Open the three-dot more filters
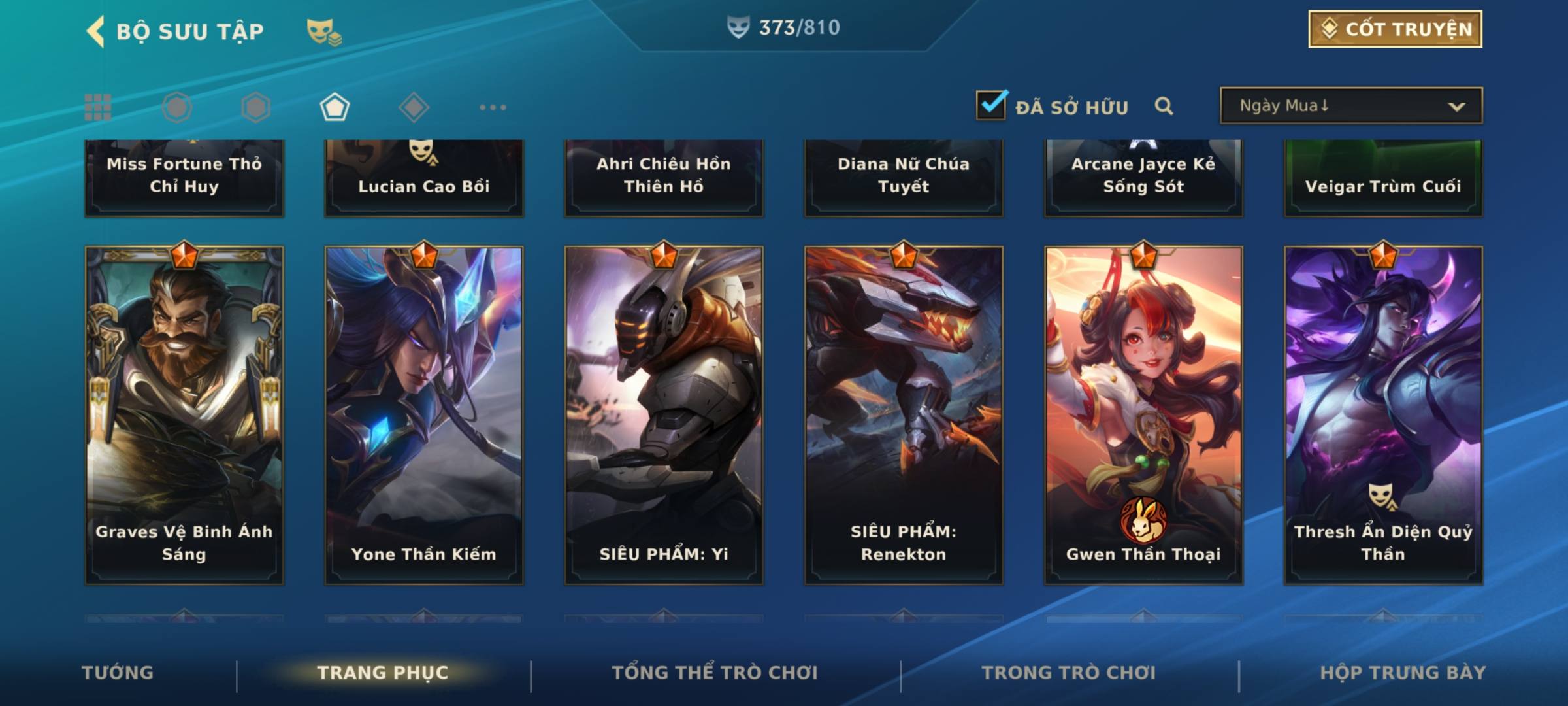This screenshot has width=1568, height=706. tap(493, 107)
